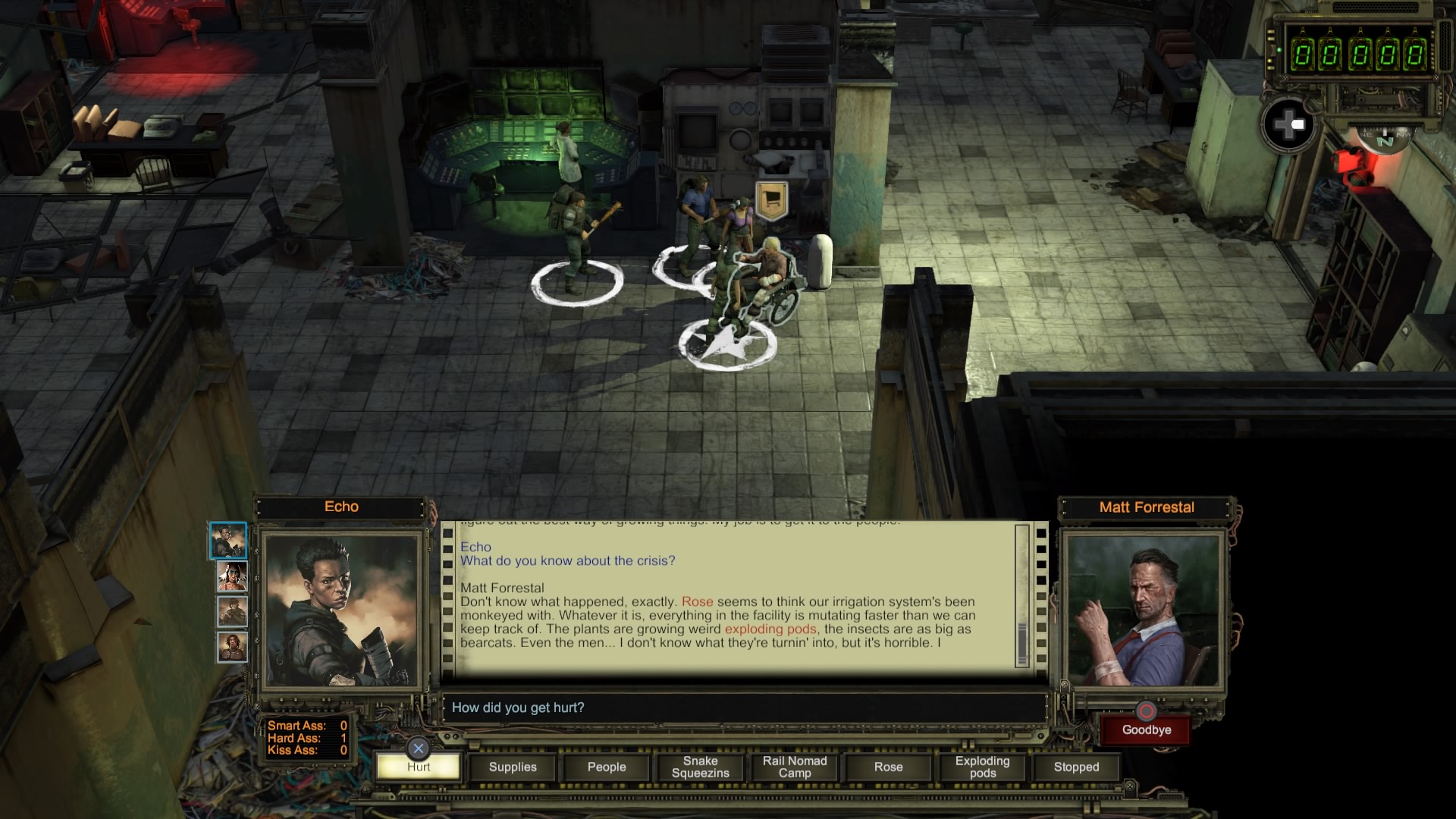1456x819 pixels.
Task: Click the 'How did you get hurt?' response line
Action: 518,708
